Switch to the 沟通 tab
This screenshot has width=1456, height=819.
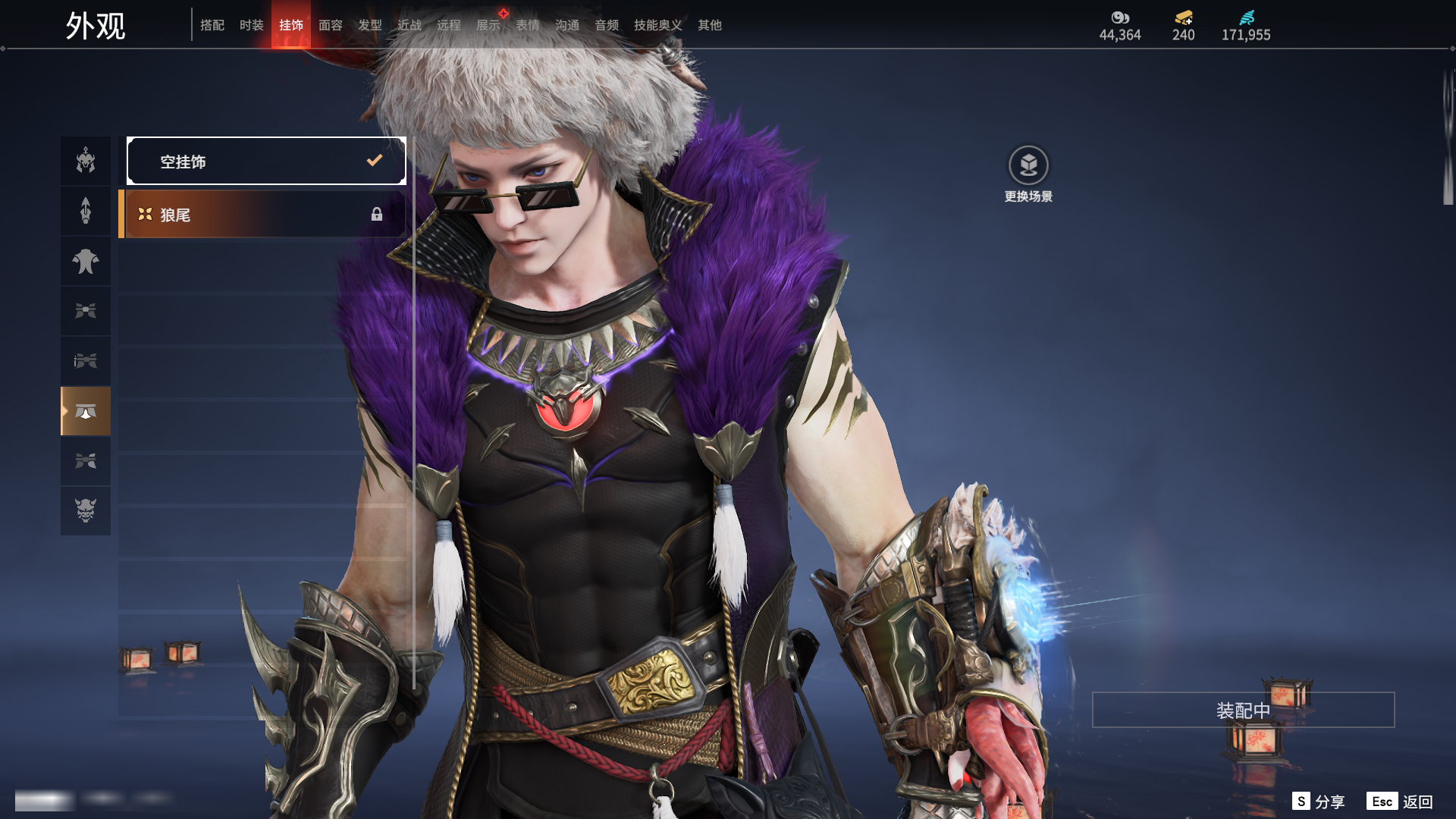point(567,25)
